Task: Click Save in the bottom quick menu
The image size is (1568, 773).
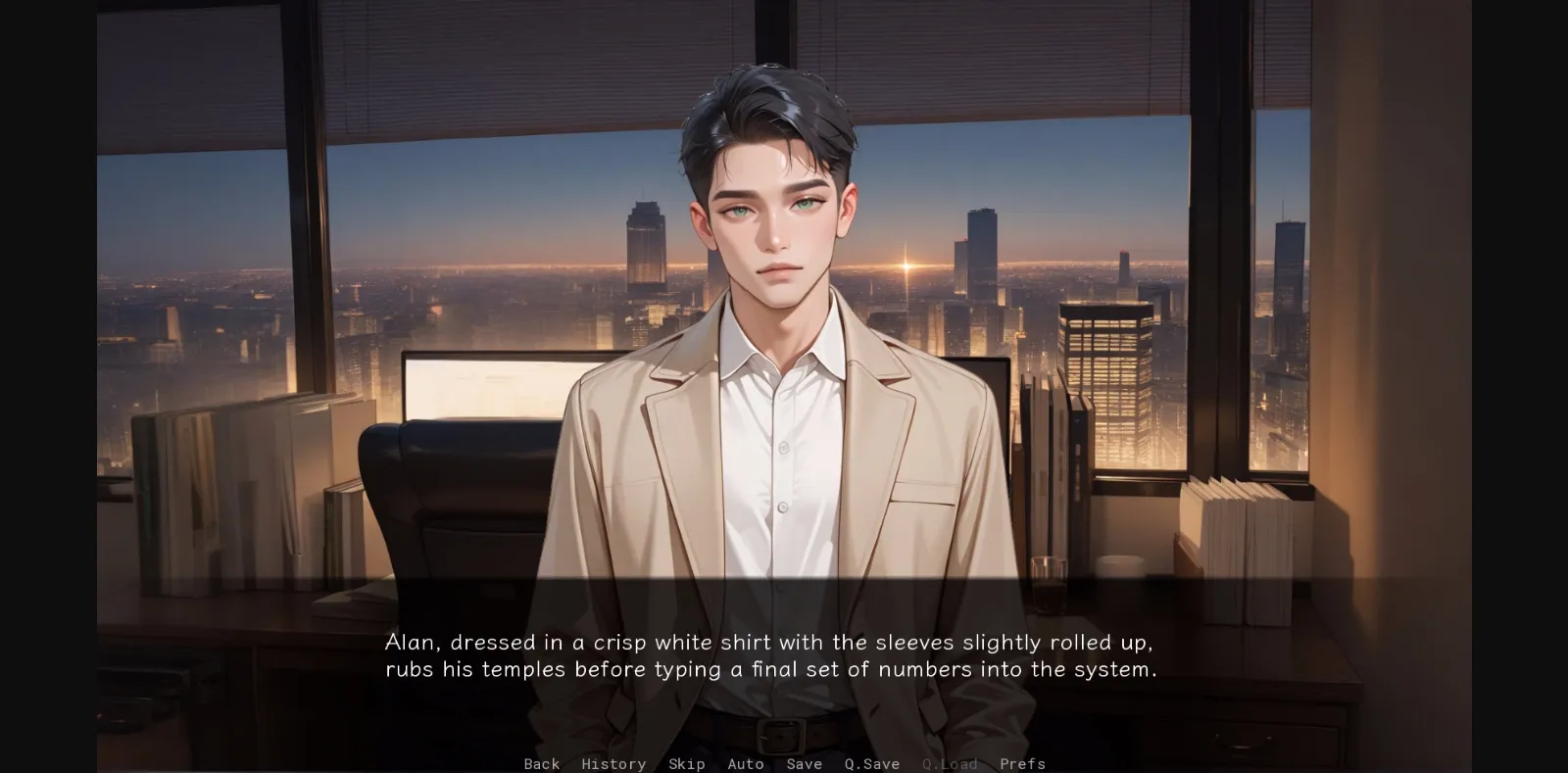Action: (804, 764)
